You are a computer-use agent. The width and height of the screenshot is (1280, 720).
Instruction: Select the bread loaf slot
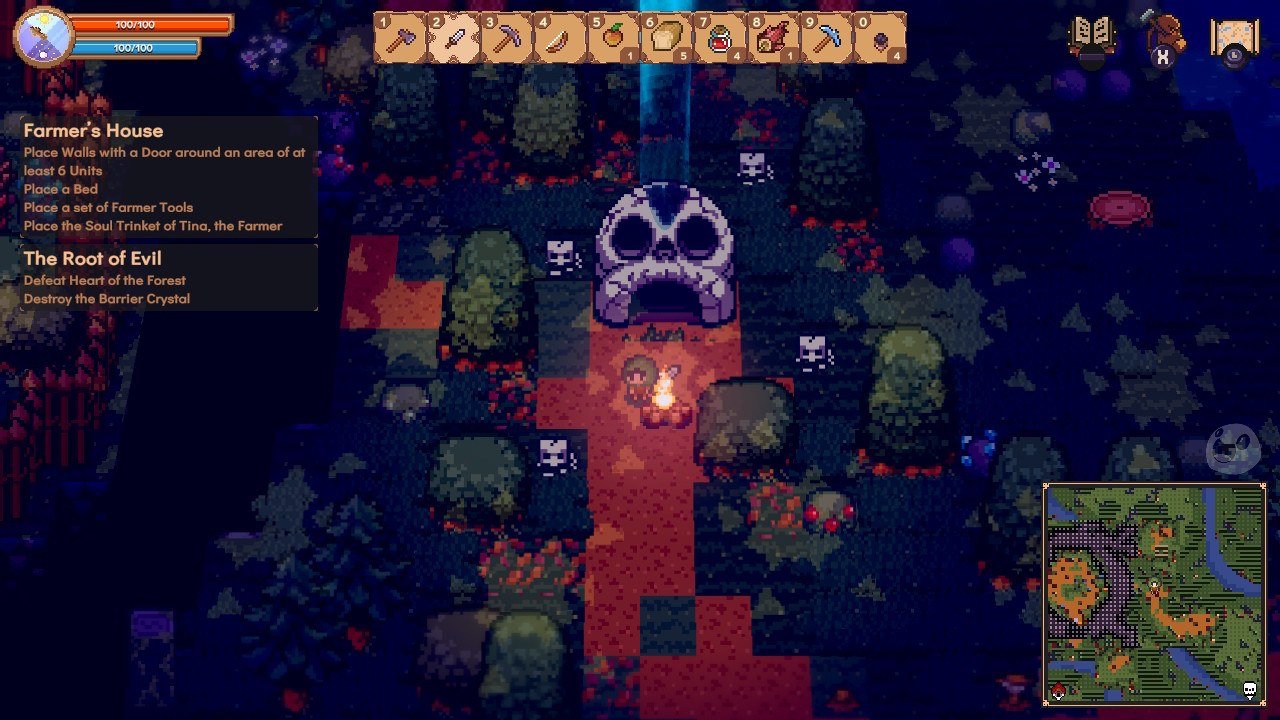point(667,38)
